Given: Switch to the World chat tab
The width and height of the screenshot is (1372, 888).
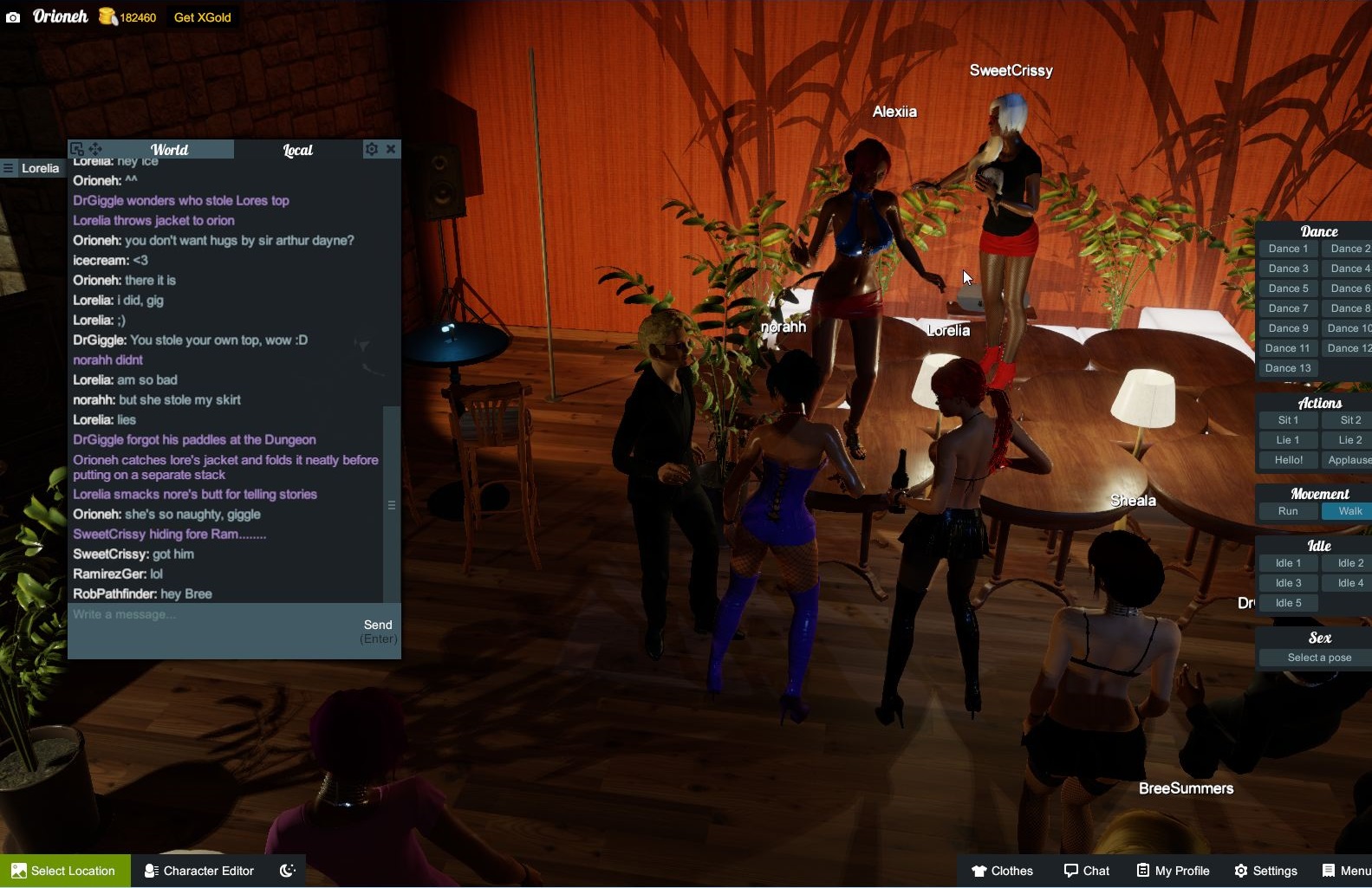Looking at the screenshot, I should click(x=169, y=150).
